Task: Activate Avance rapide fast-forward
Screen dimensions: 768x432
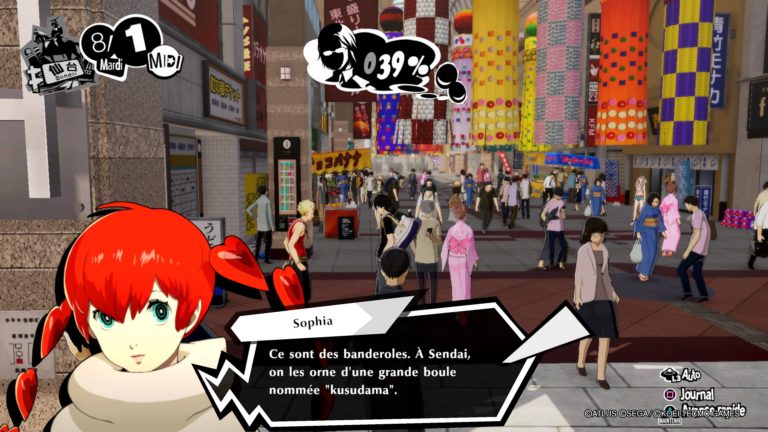Action: 708,408
